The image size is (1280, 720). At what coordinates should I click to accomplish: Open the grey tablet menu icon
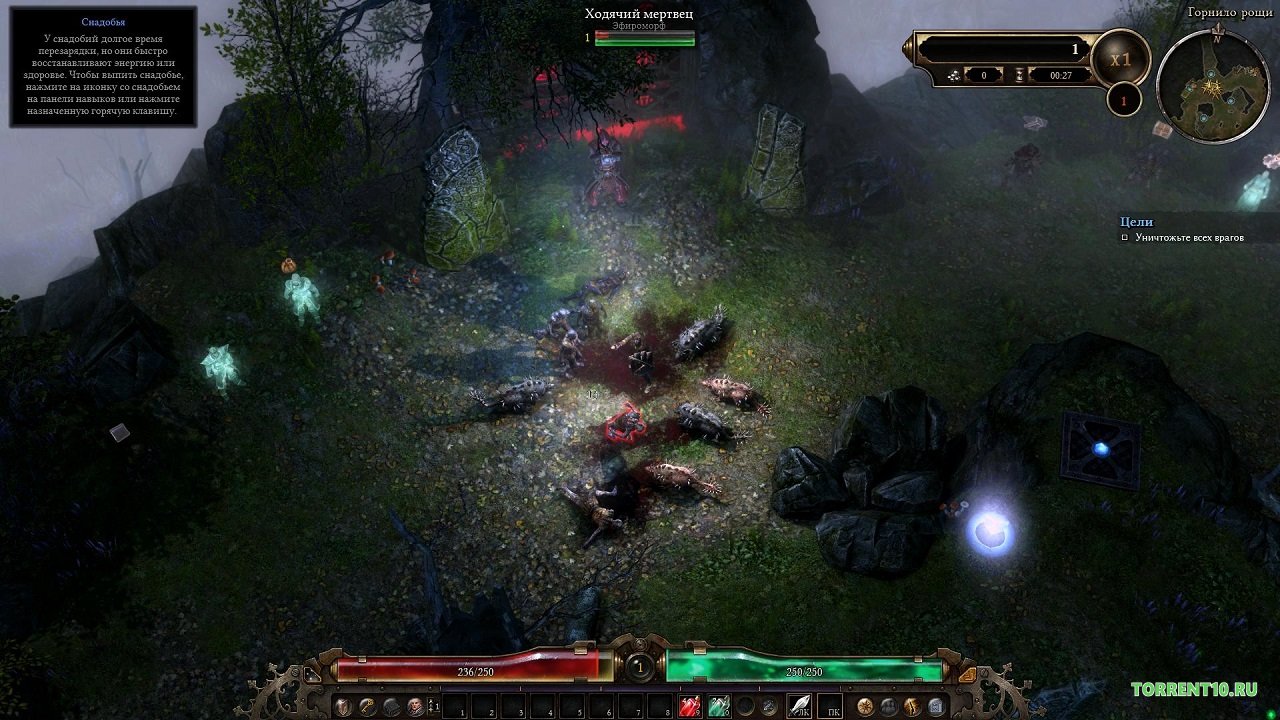[936, 707]
